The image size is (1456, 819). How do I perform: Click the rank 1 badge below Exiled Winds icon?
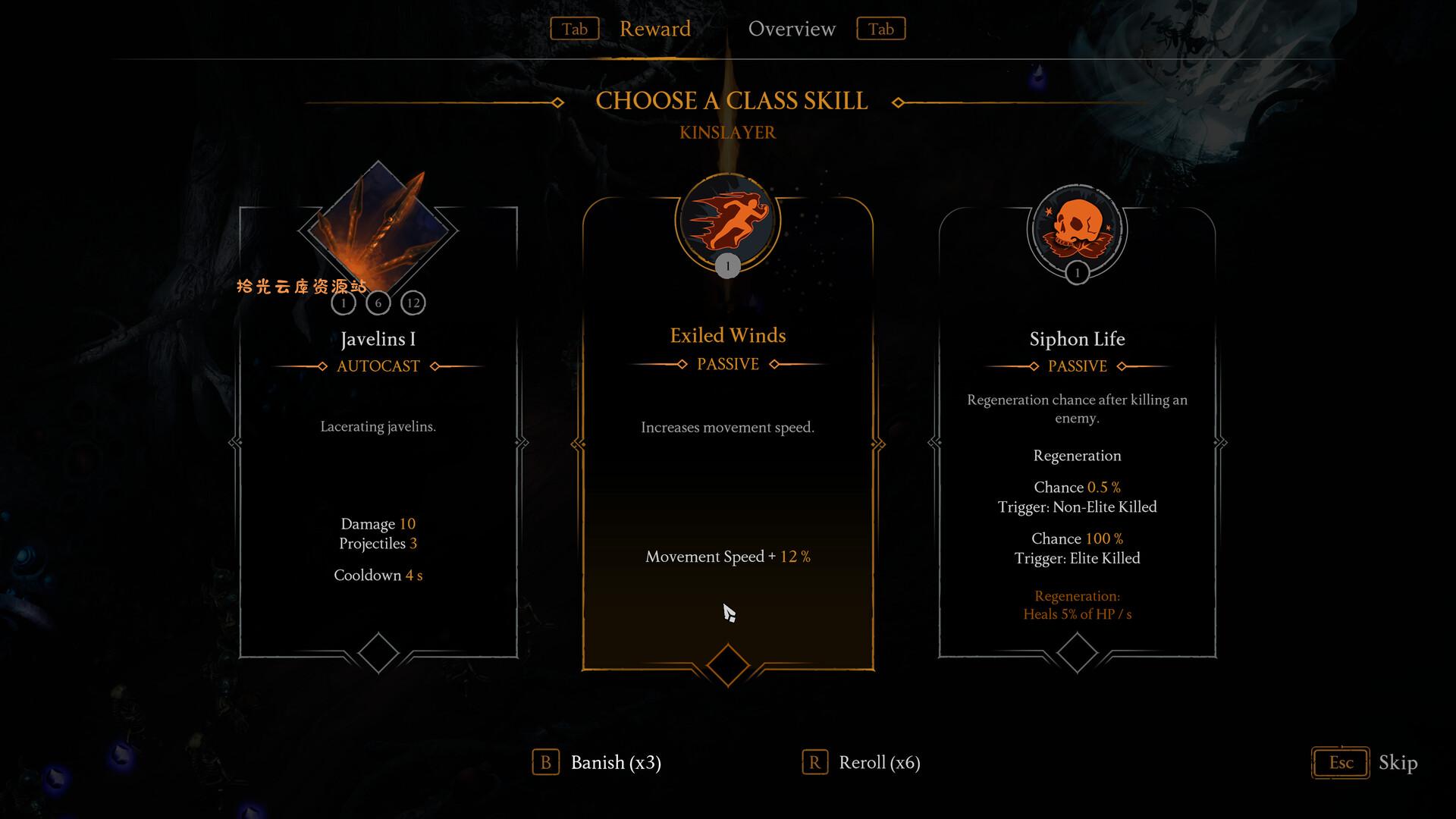pyautogui.click(x=727, y=265)
